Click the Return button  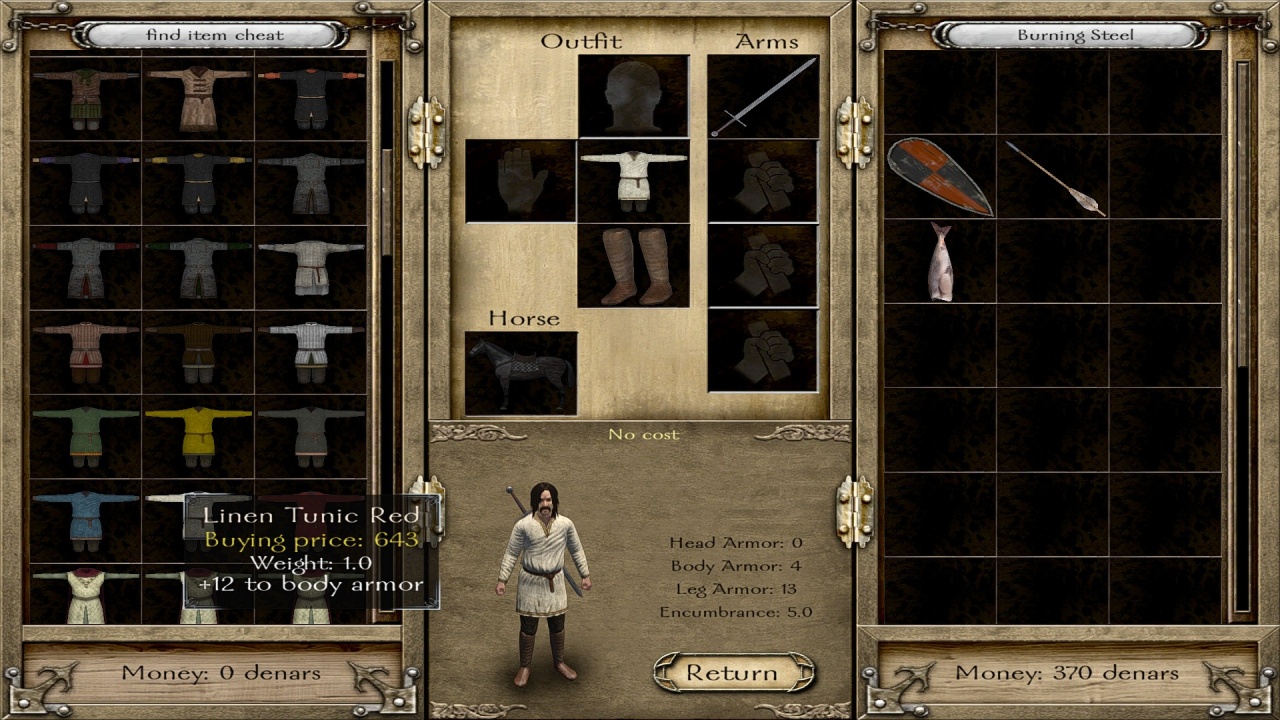click(732, 673)
